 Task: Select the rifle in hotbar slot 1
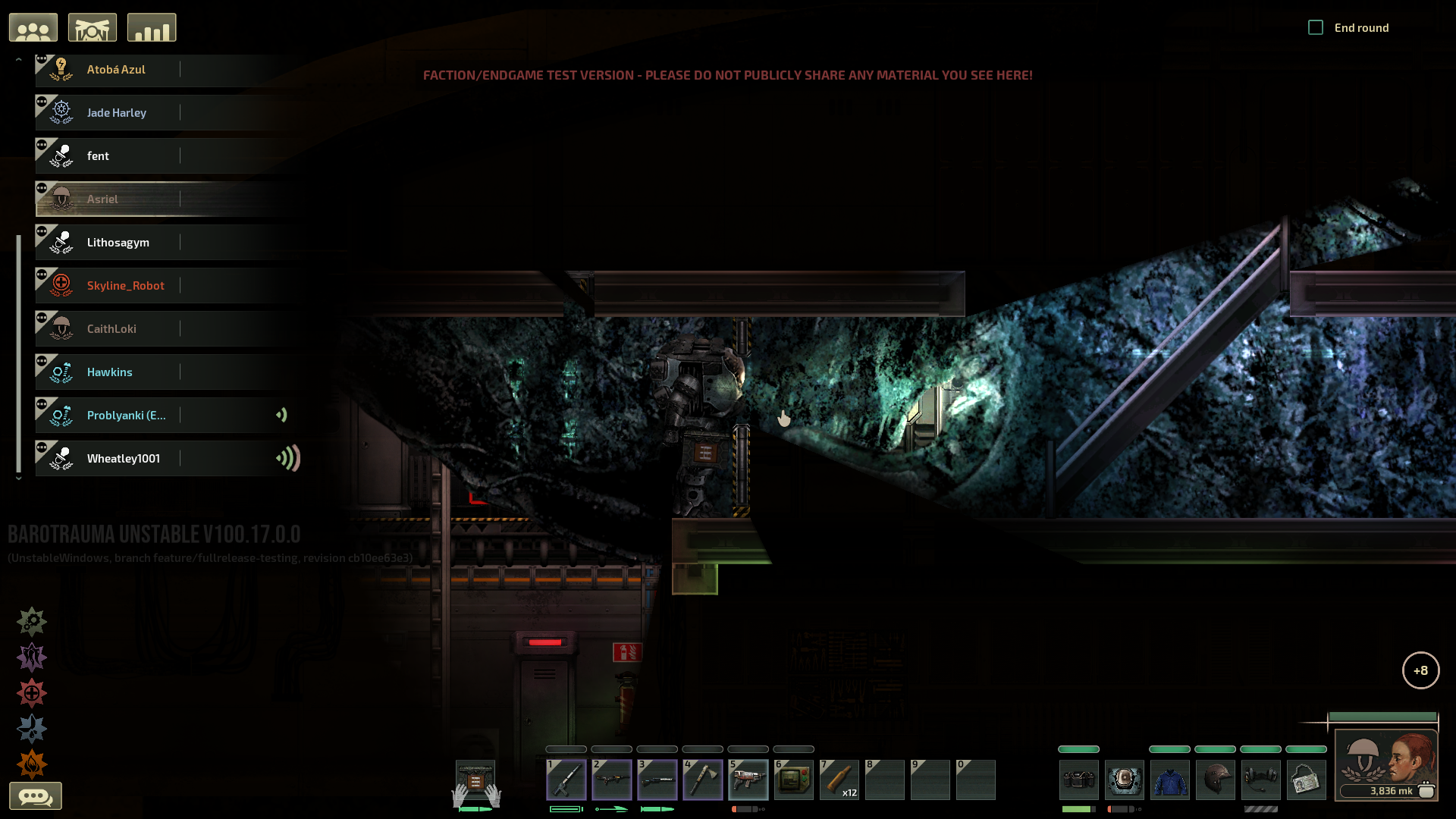pyautogui.click(x=566, y=780)
